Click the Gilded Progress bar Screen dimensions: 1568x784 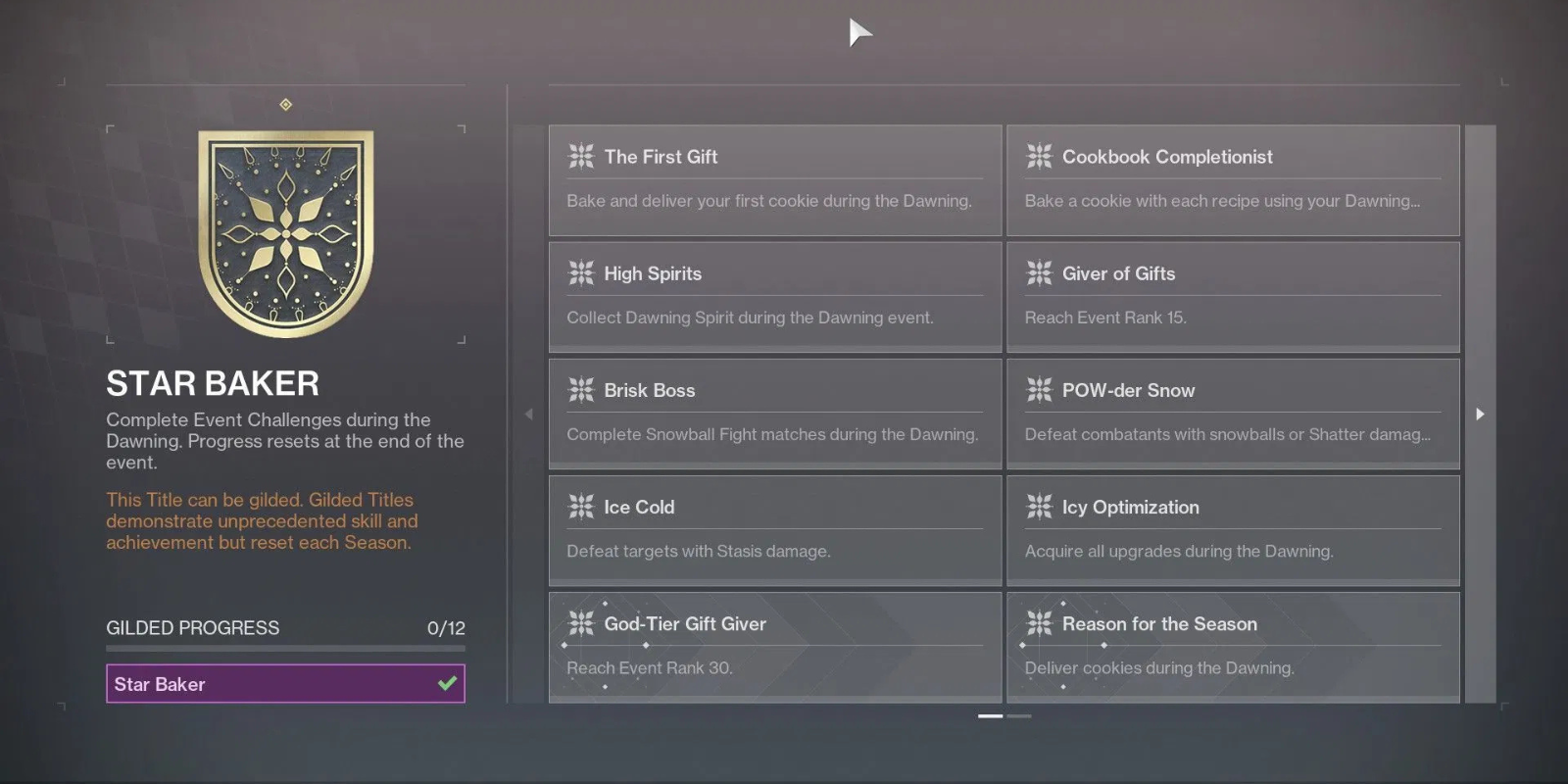[285, 648]
